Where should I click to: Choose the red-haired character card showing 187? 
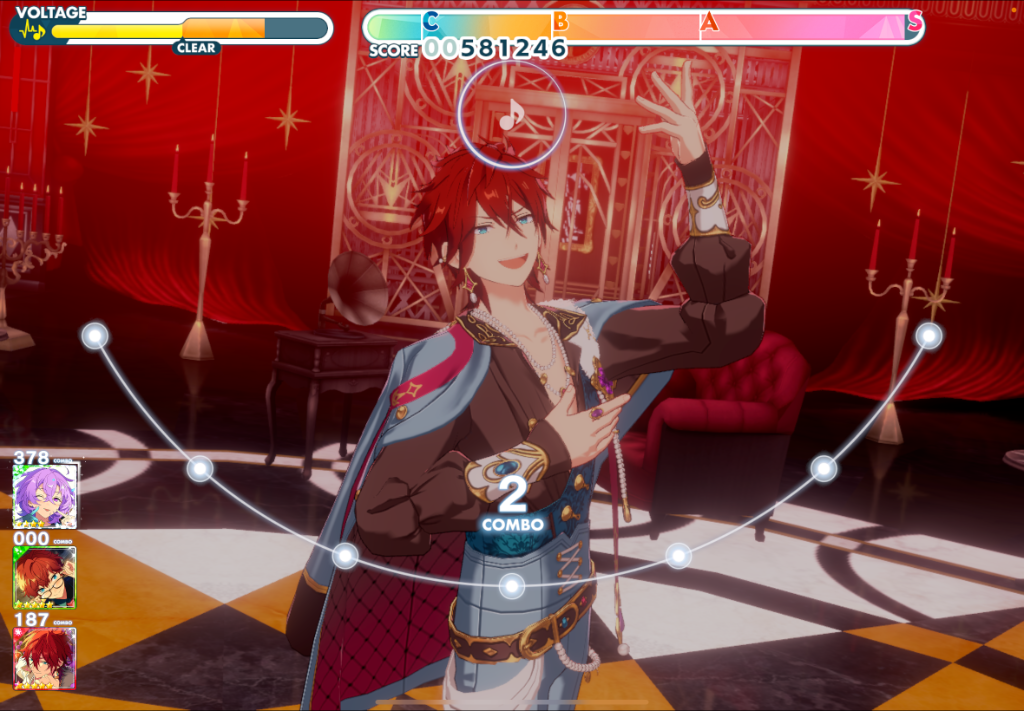tap(45, 657)
